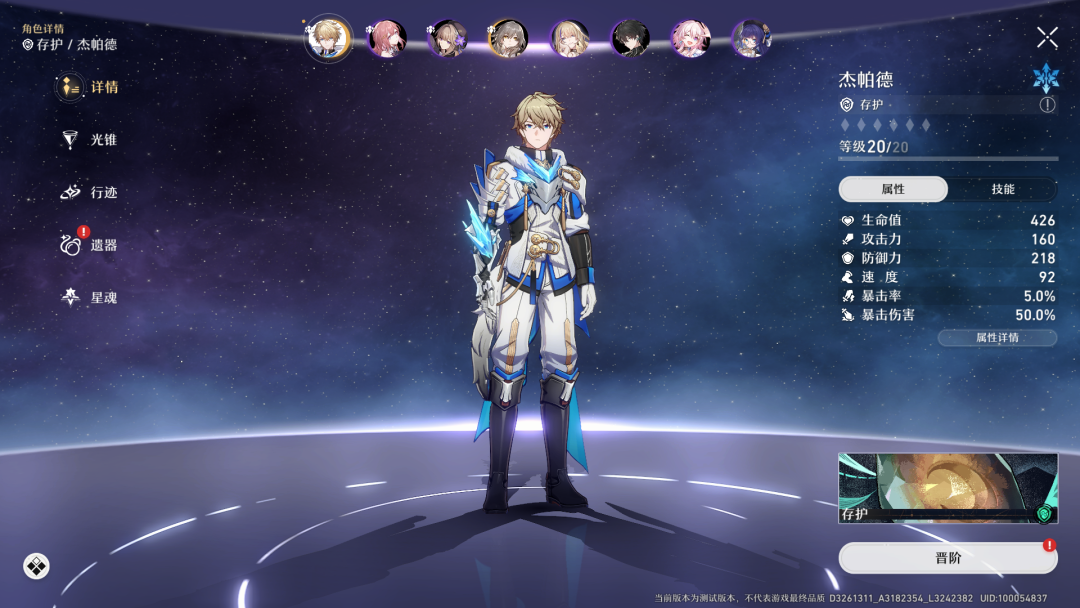This screenshot has width=1080, height=608.
Task: Open the 详情 details menu entry
Action: tap(88, 87)
